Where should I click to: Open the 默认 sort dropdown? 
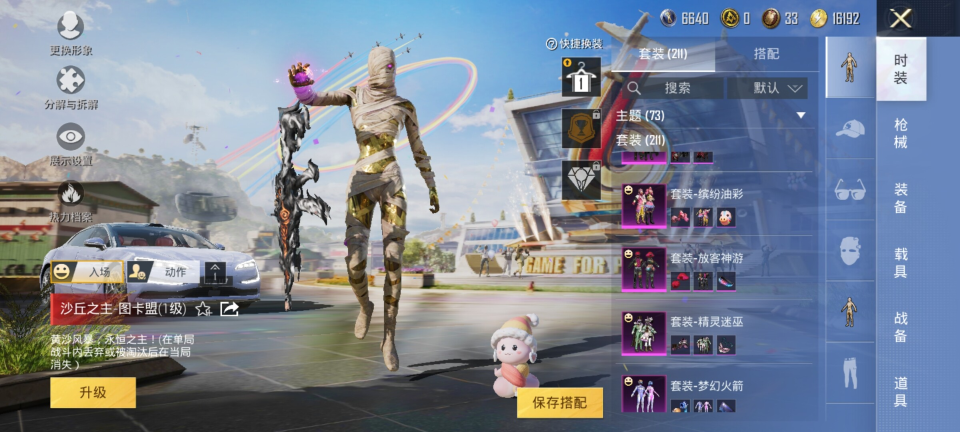(767, 88)
